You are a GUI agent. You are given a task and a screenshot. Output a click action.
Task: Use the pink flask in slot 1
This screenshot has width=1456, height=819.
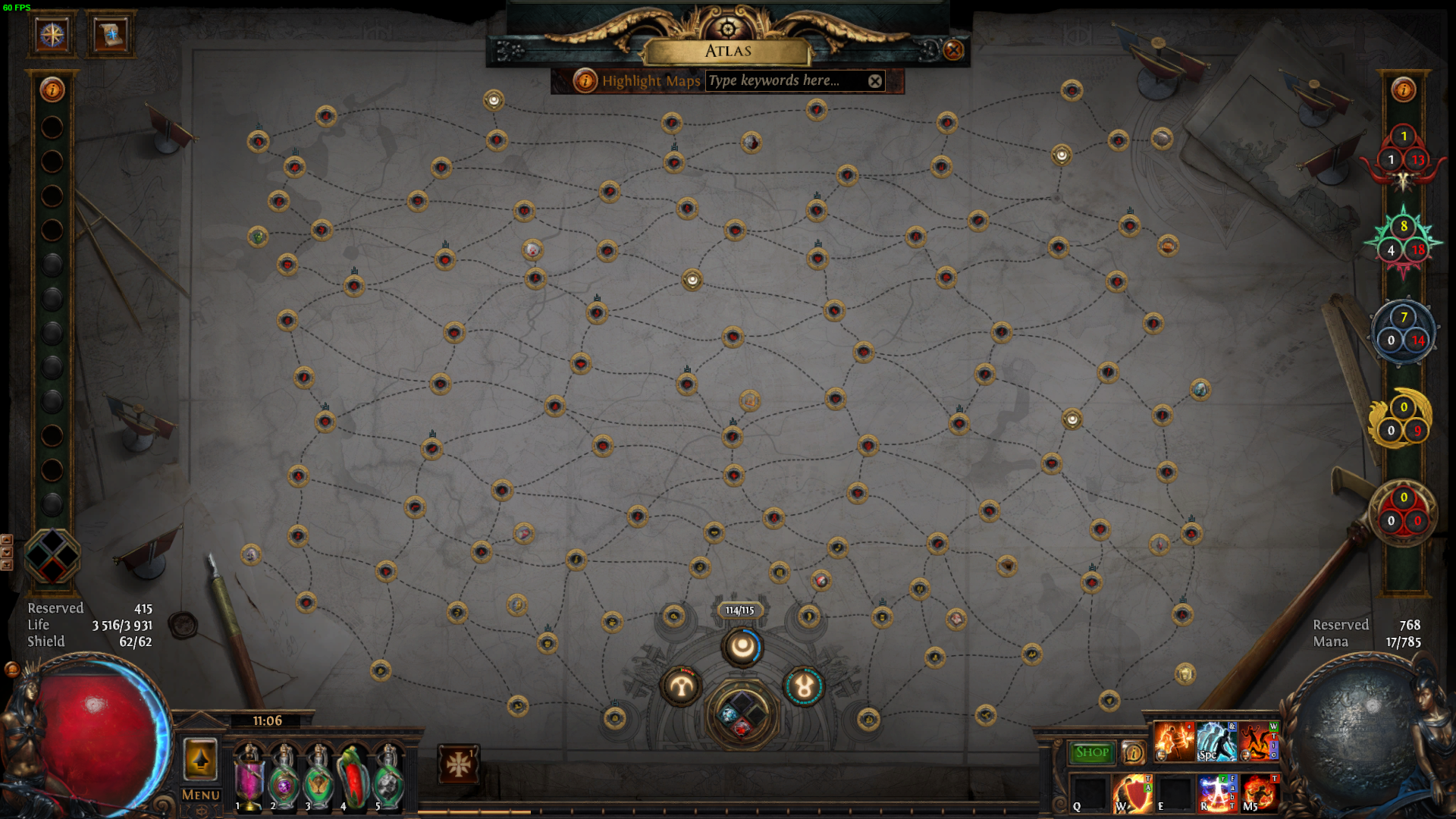coord(249,777)
